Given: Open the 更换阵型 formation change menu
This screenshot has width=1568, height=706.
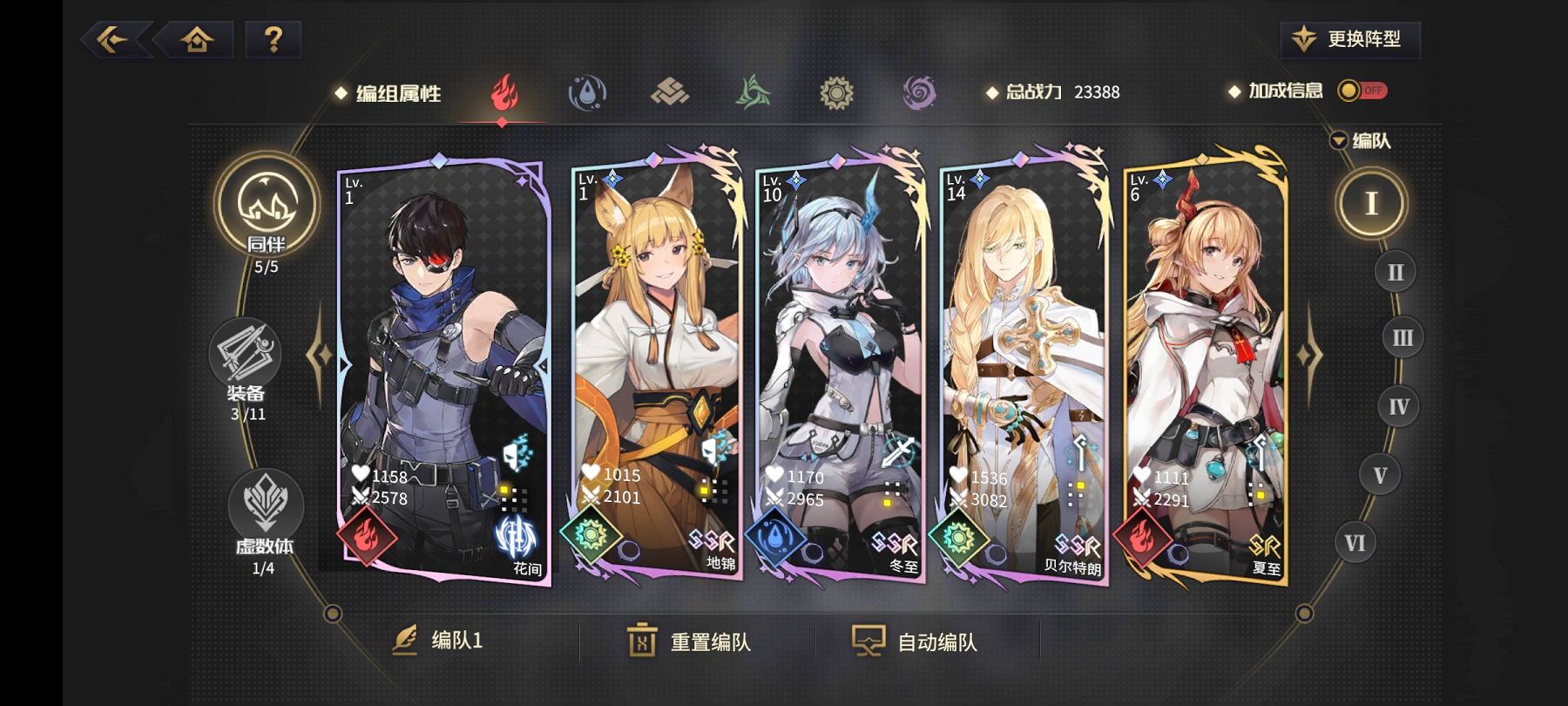Looking at the screenshot, I should 1350,39.
